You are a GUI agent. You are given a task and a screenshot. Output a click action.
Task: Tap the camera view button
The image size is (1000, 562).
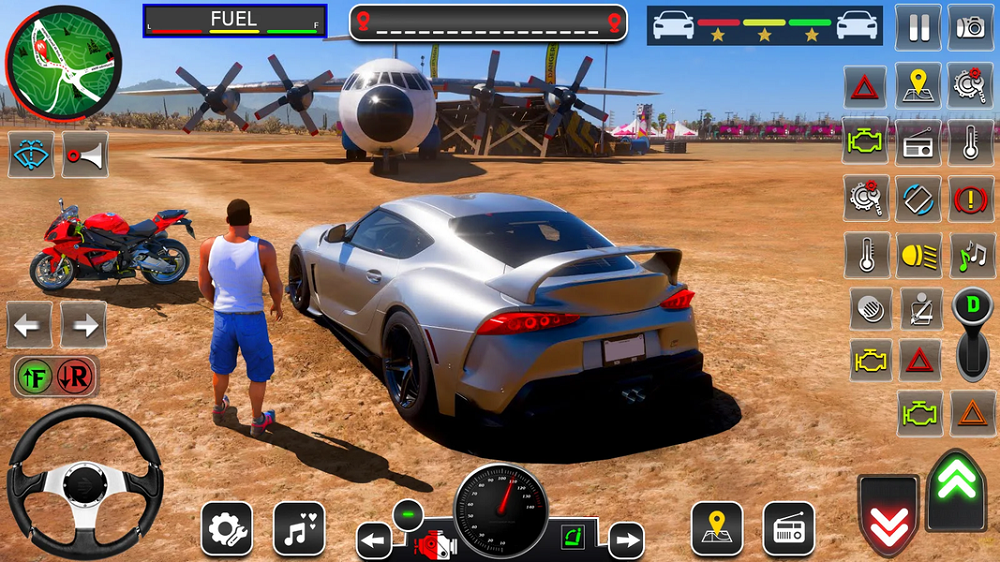point(970,27)
